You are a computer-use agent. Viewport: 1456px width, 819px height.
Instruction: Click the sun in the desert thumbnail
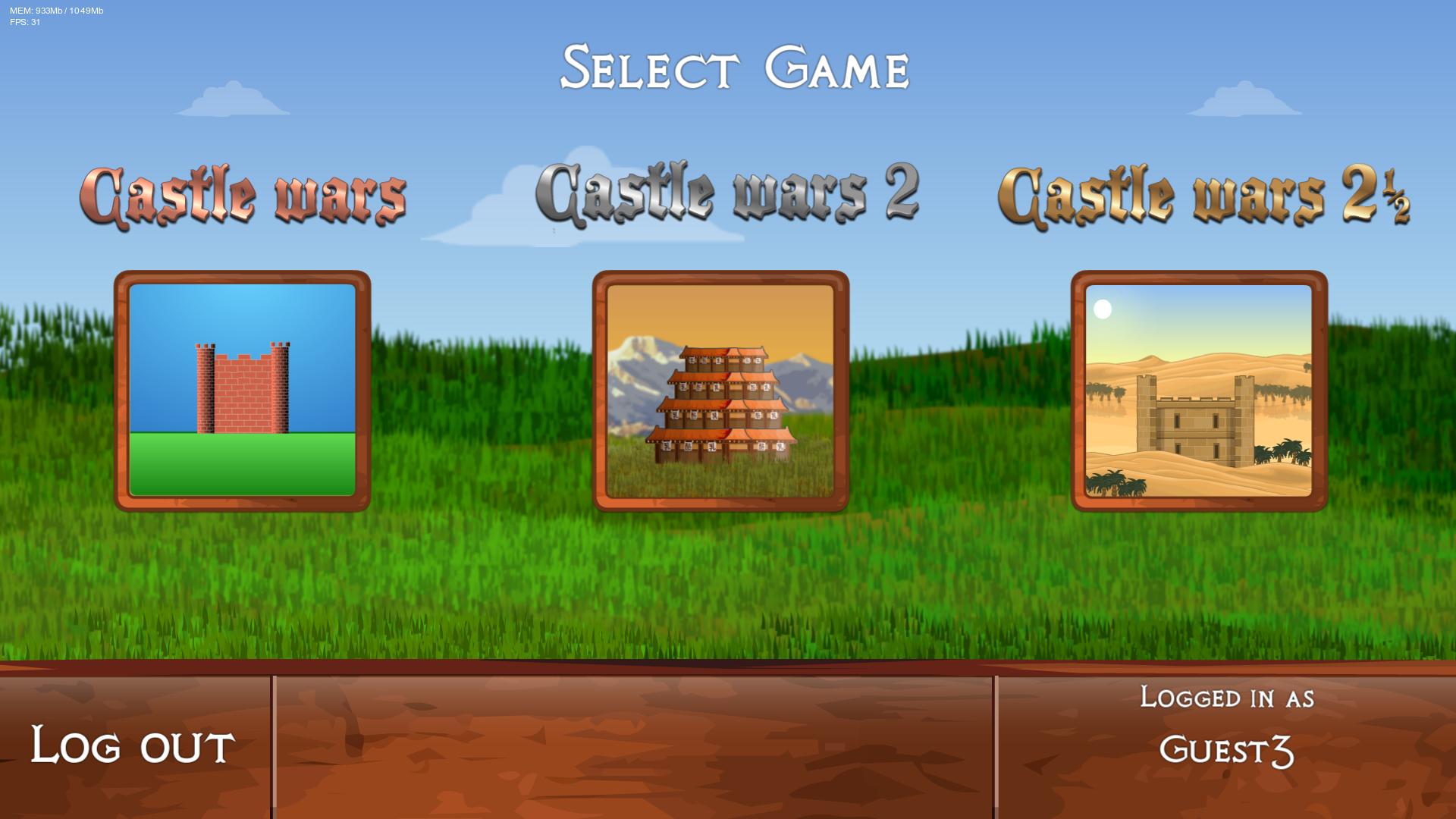(1102, 309)
